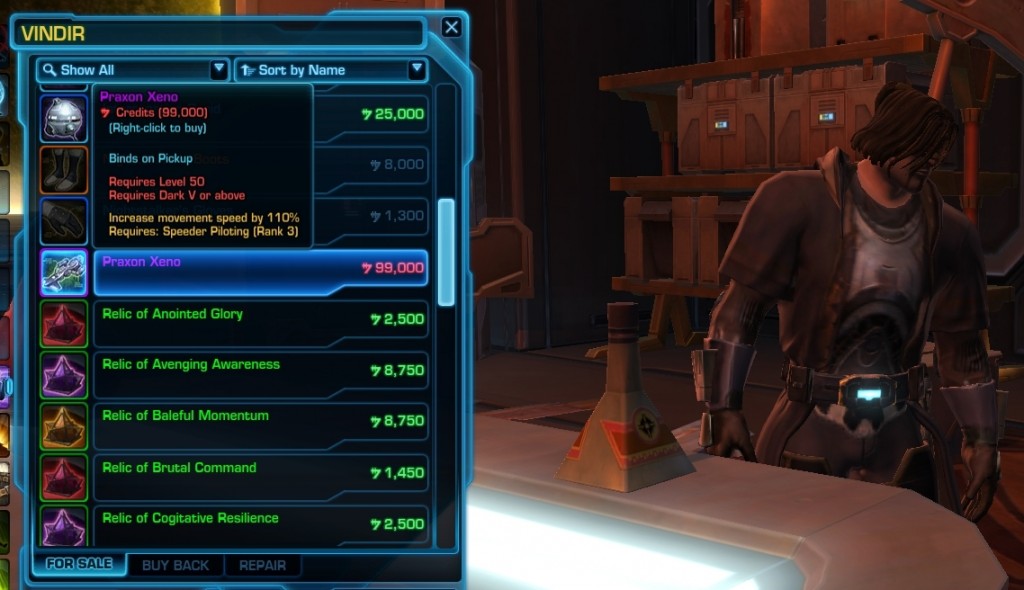
Task: Select Relic of Brutal Command
Action: click(x=260, y=477)
